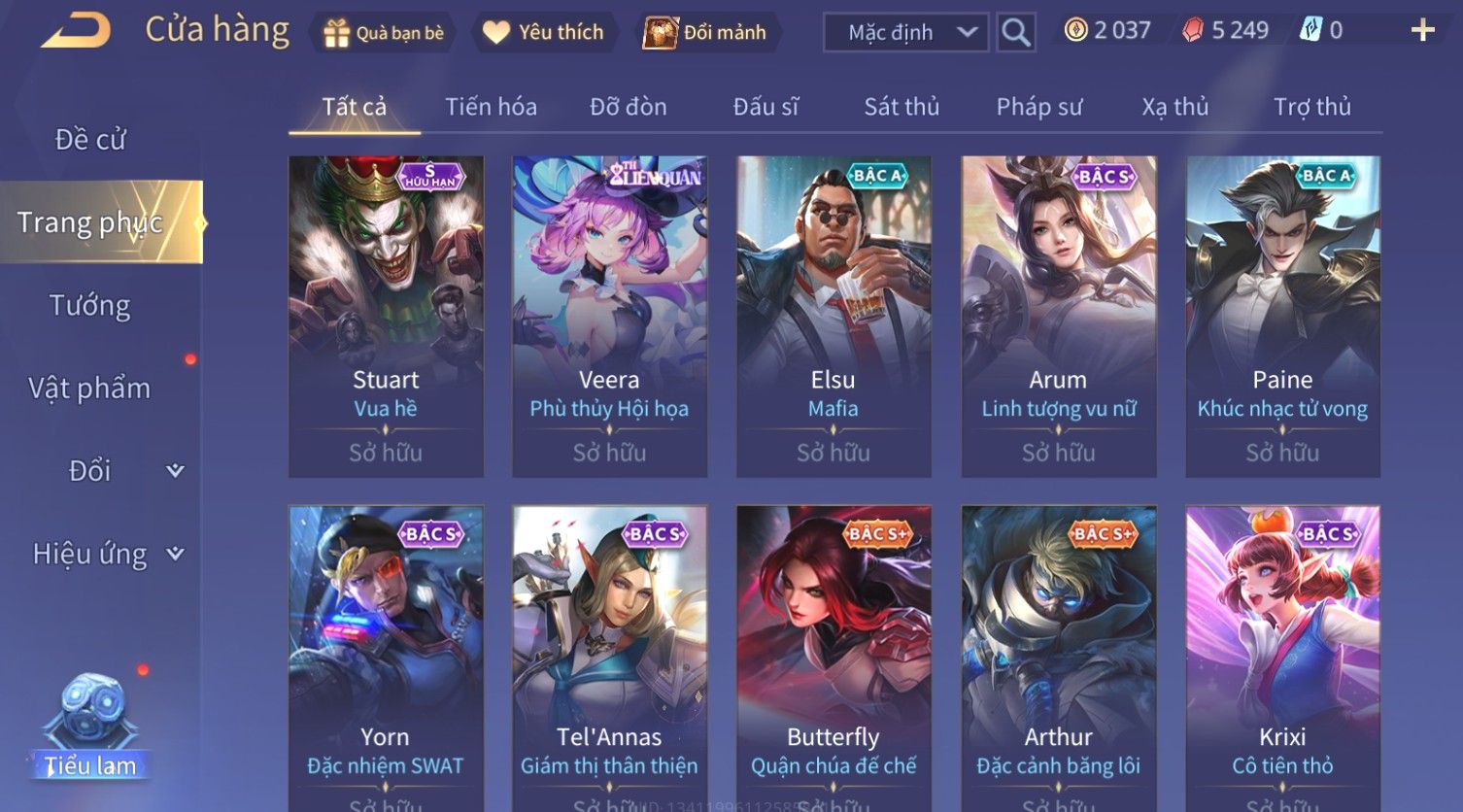Add currency with the plus button

1422,31
